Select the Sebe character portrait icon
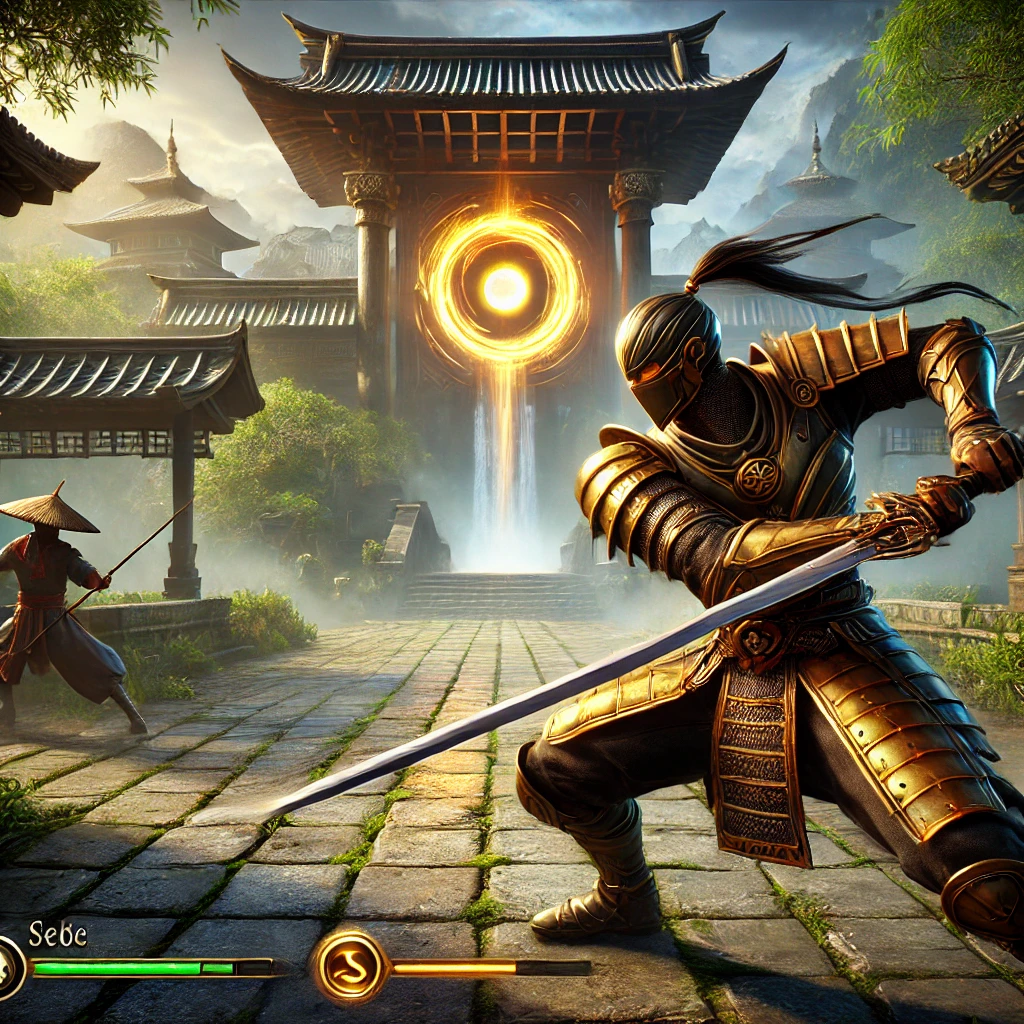The image size is (1024, 1024). coord(10,968)
